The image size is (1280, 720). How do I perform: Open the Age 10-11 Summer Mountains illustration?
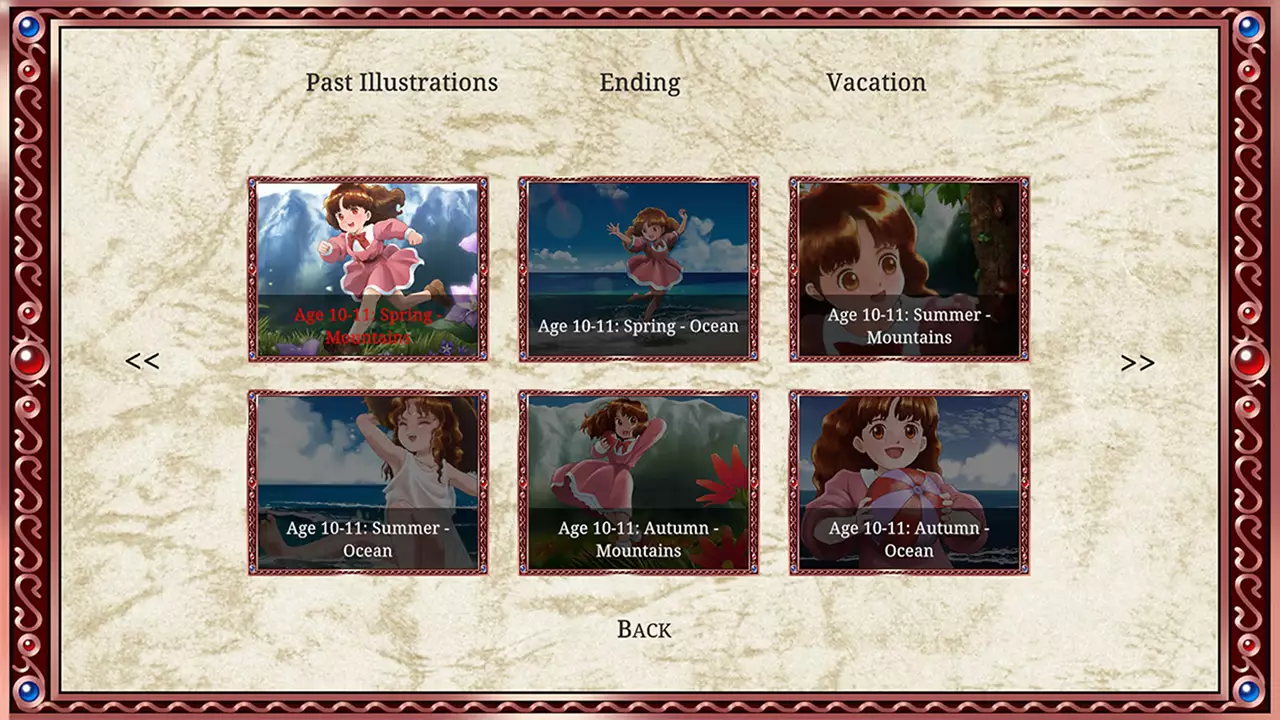907,268
